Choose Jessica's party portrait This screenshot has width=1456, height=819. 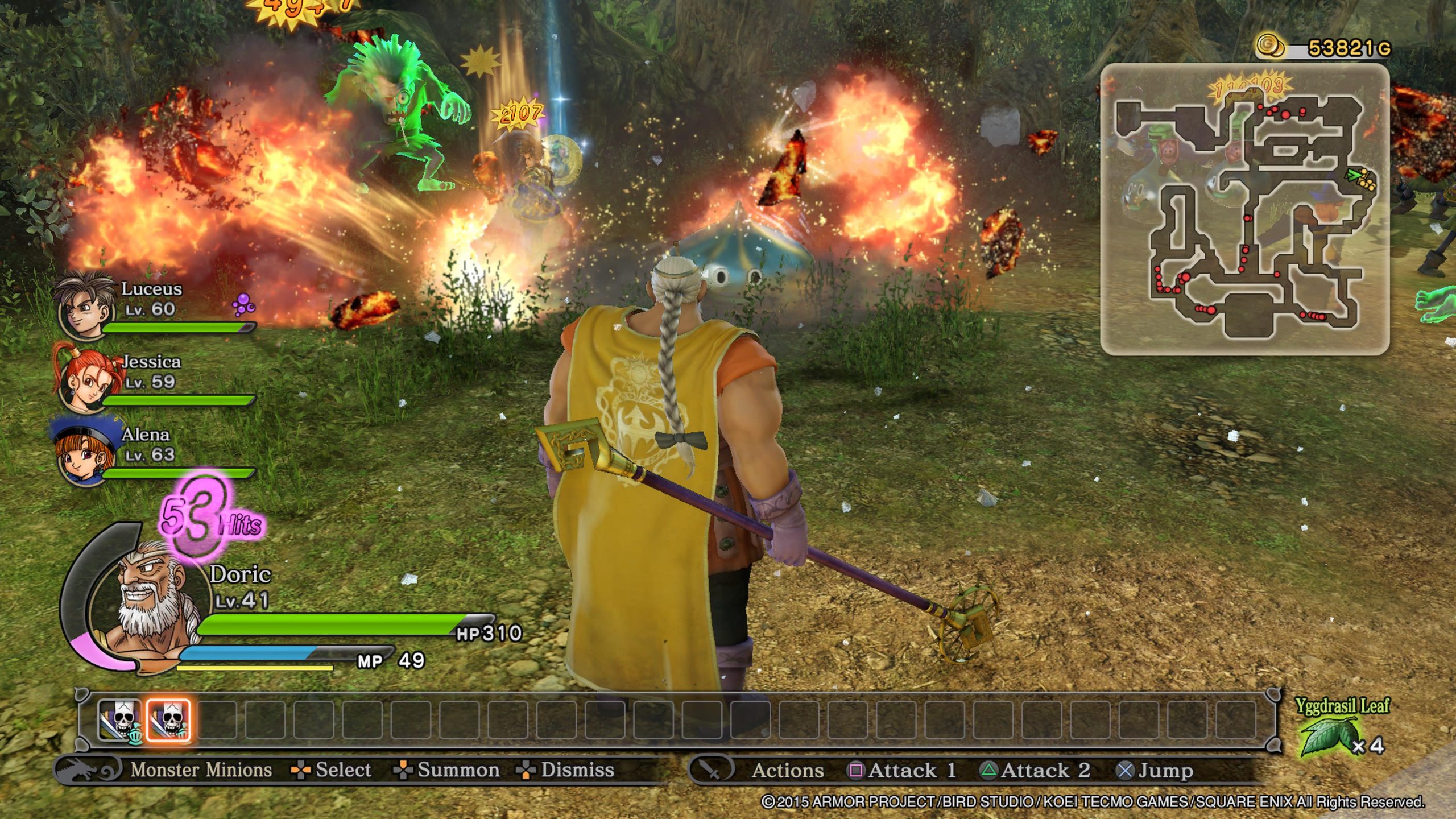(84, 378)
